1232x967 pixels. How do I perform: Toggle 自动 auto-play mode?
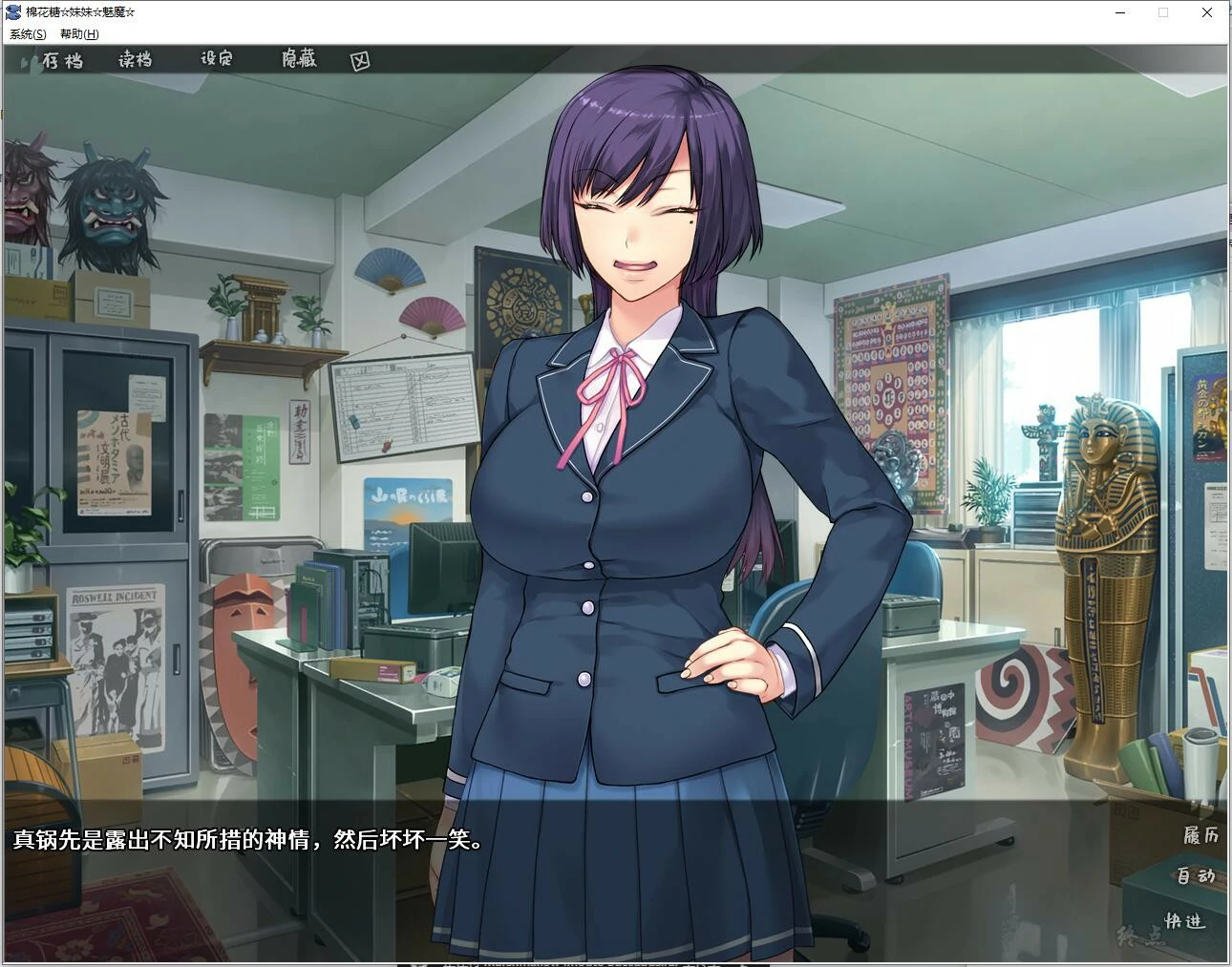tap(1196, 874)
